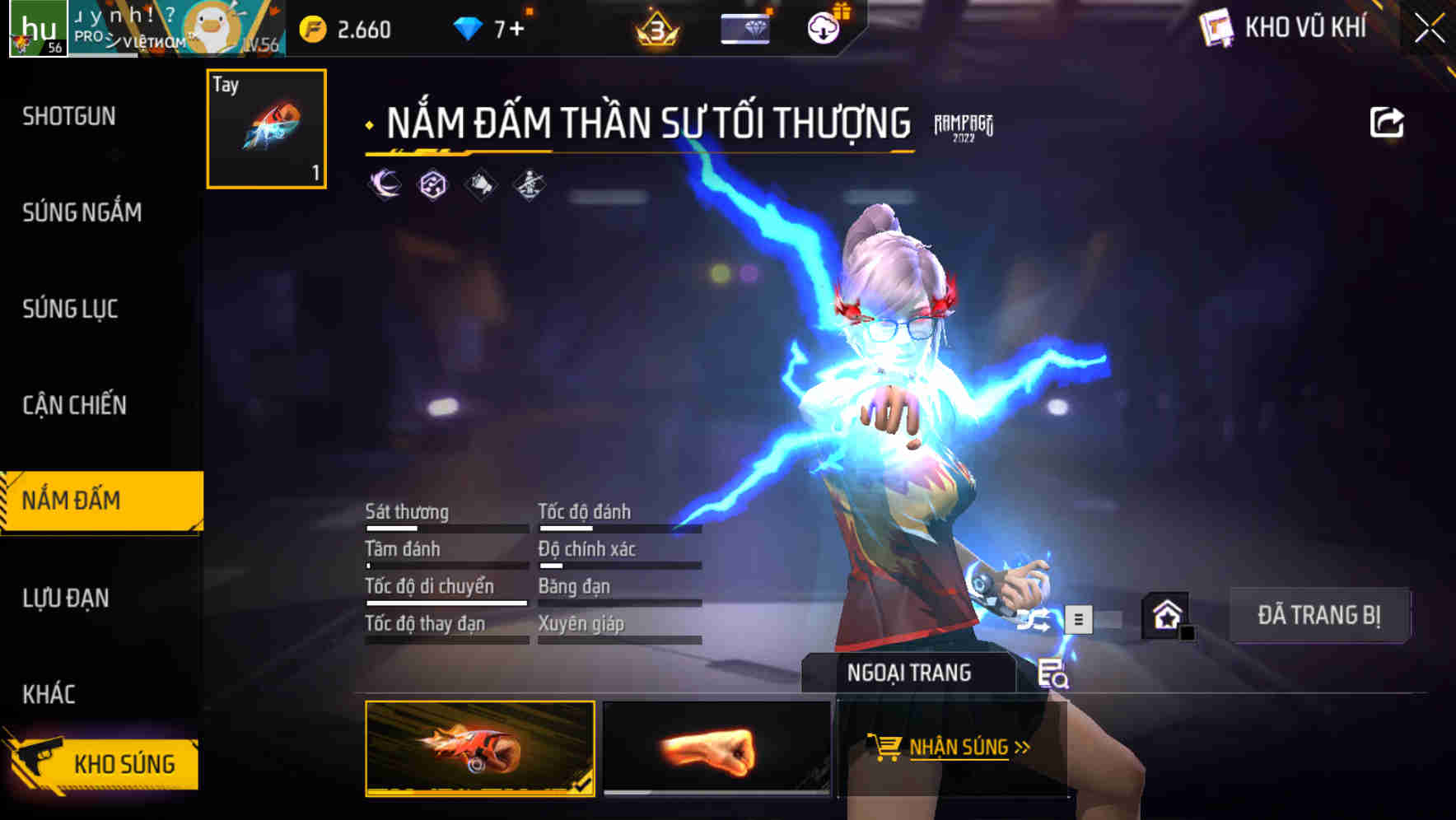Click the share icon near the weapon name
This screenshot has width=1456, height=820.
tap(1388, 121)
